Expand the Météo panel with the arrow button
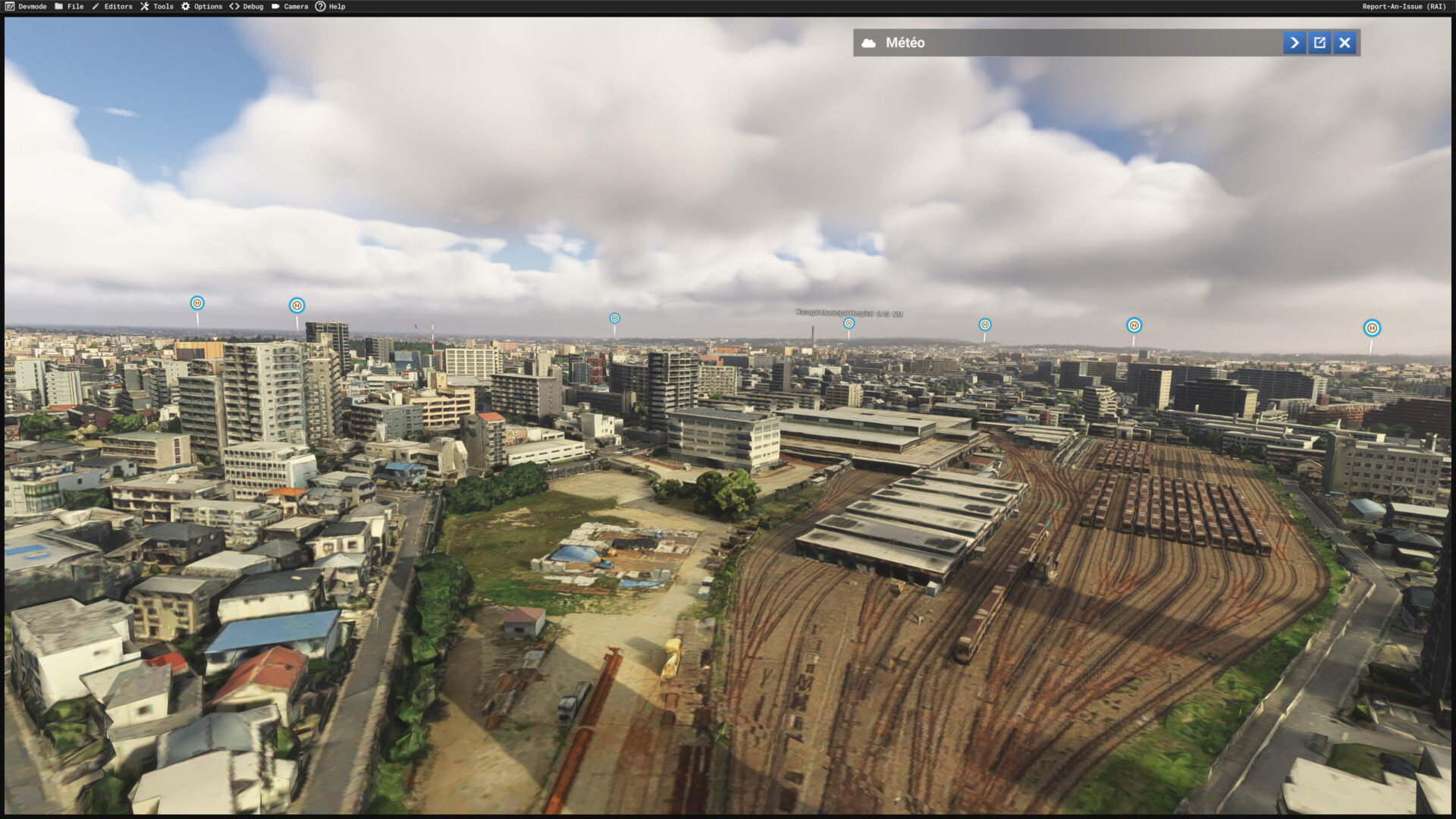This screenshot has height=819, width=1456. coord(1294,42)
